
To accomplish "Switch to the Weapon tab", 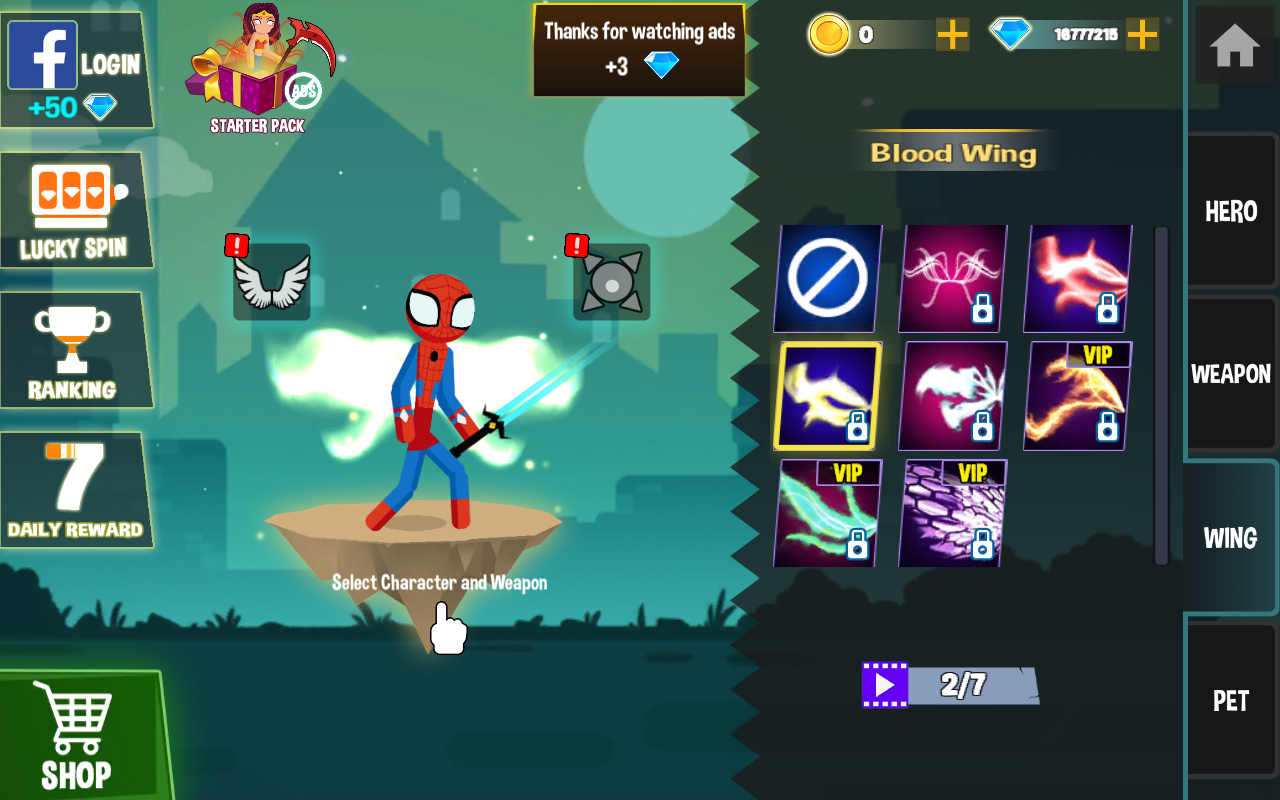I will click(x=1231, y=374).
